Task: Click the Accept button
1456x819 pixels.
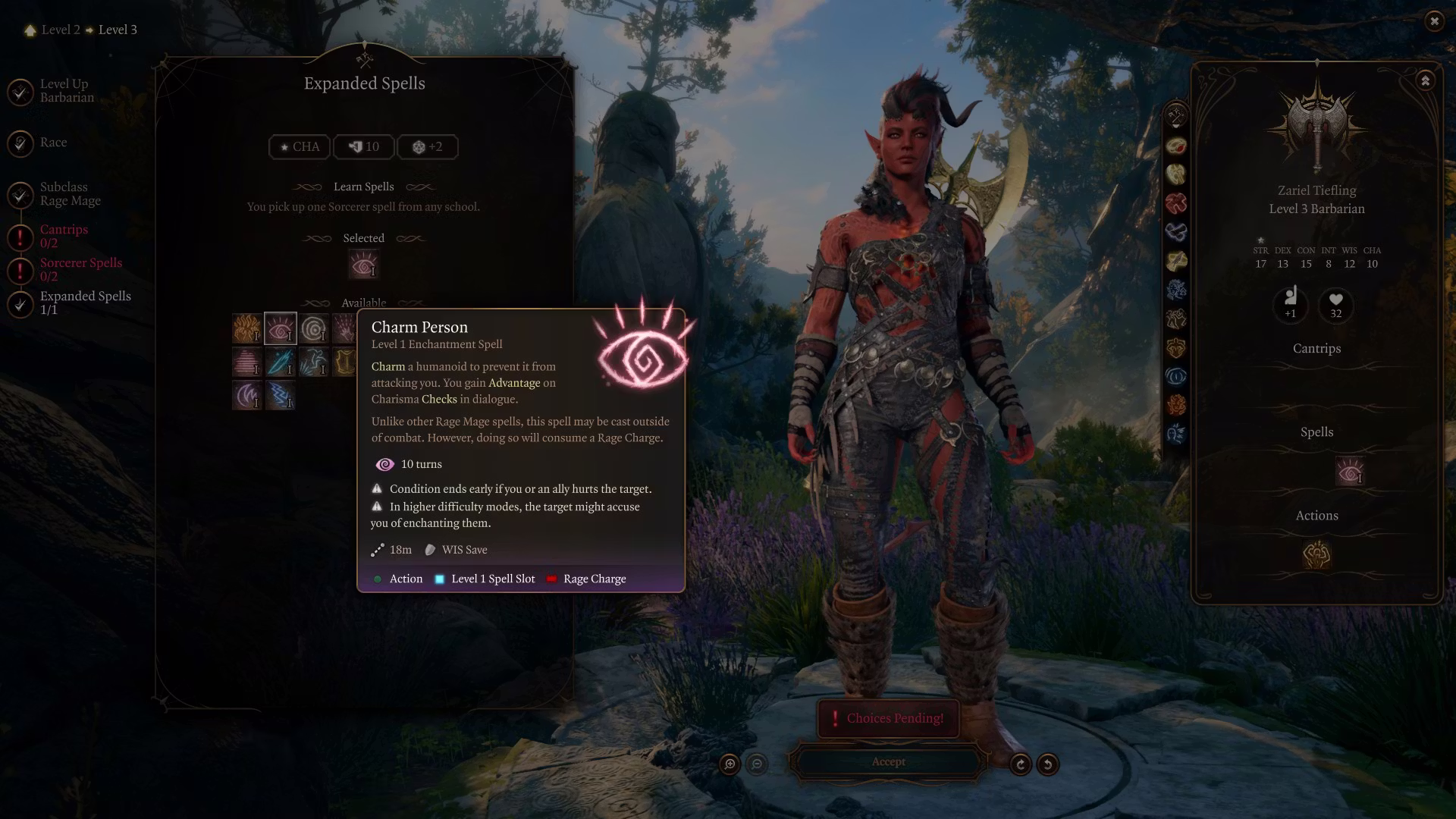Action: click(x=888, y=762)
